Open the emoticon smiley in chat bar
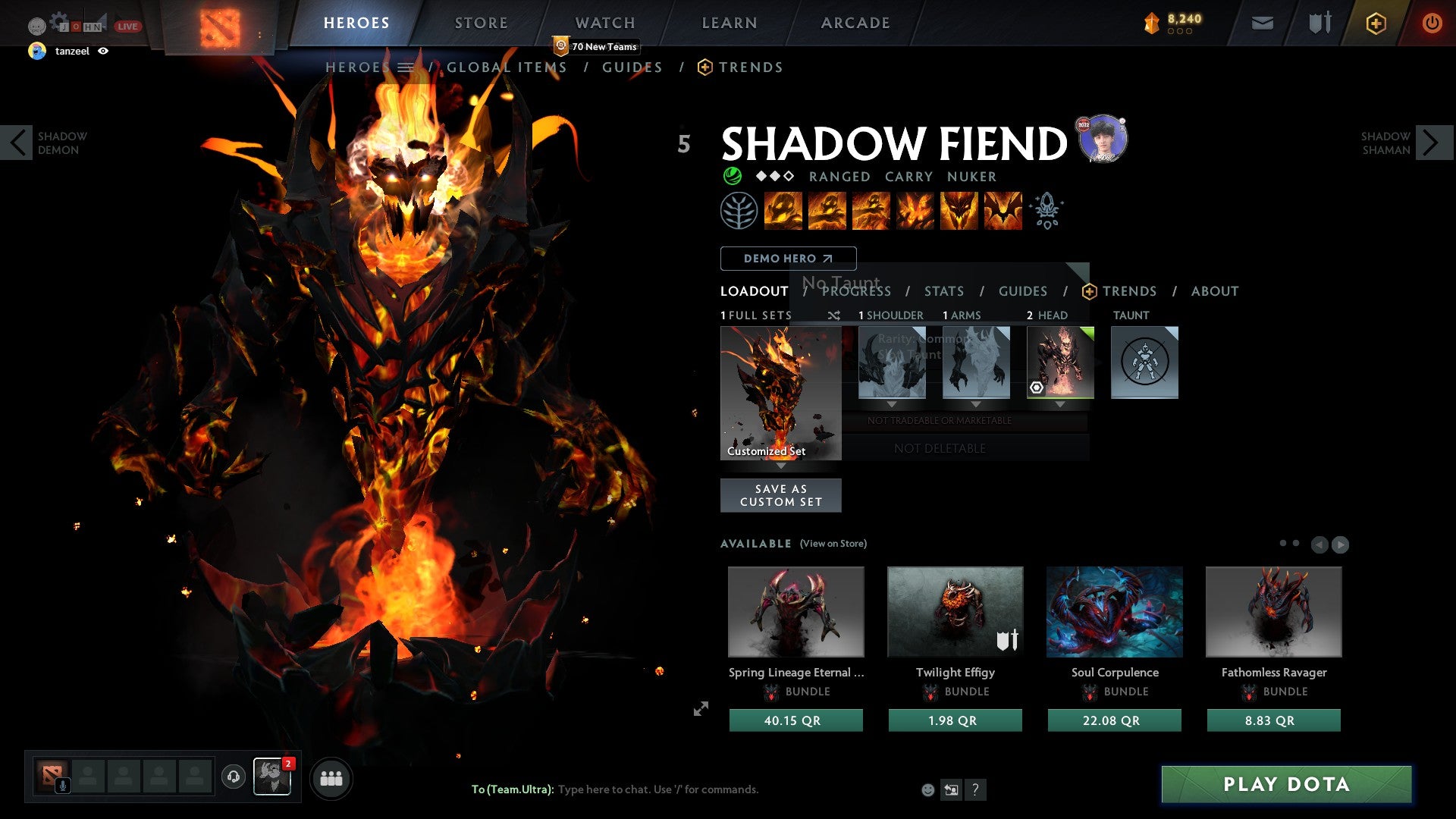Viewport: 1456px width, 819px height. (927, 789)
